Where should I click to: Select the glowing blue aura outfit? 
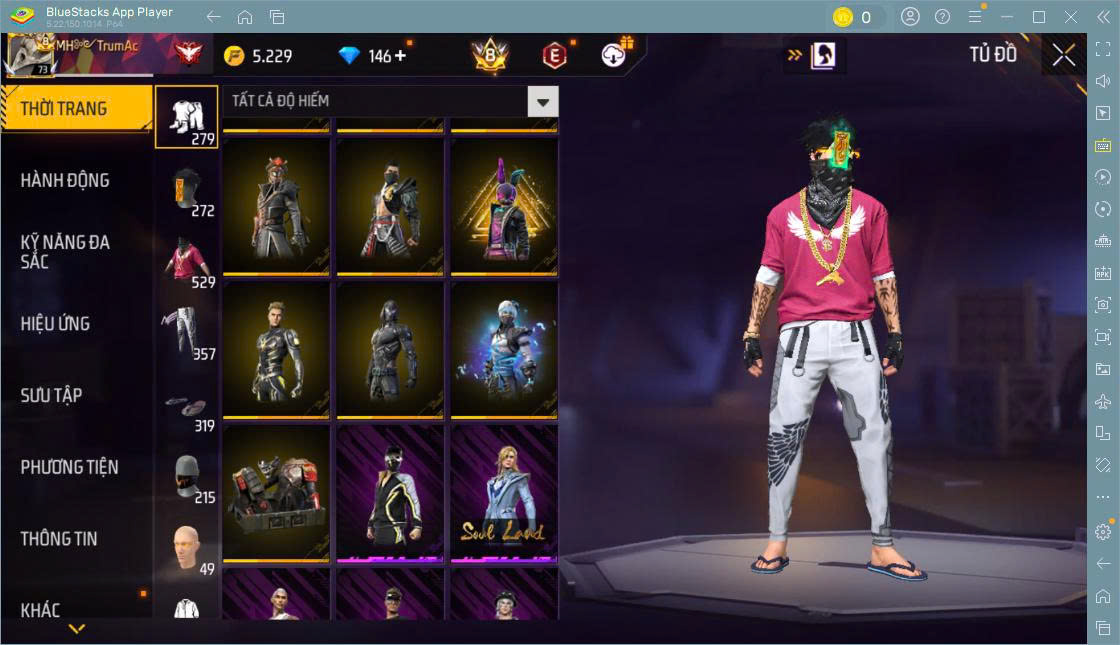504,349
